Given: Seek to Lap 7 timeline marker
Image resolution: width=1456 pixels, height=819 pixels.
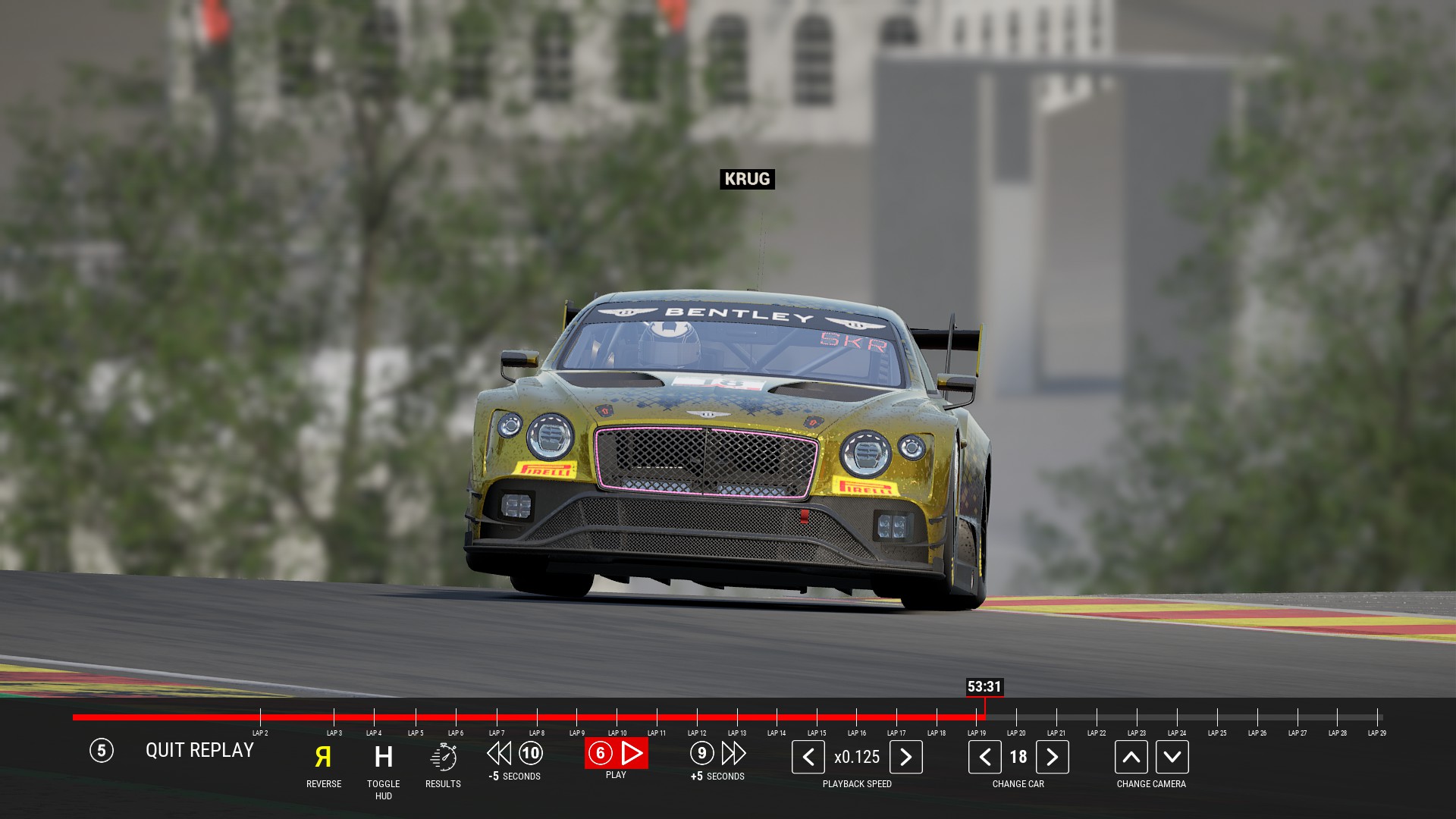Looking at the screenshot, I should (497, 717).
